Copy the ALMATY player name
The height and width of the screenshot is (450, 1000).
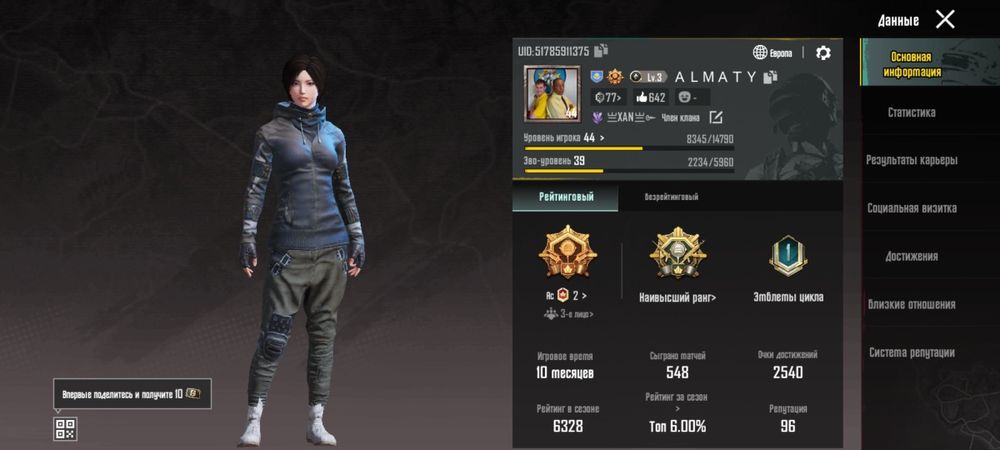point(770,77)
